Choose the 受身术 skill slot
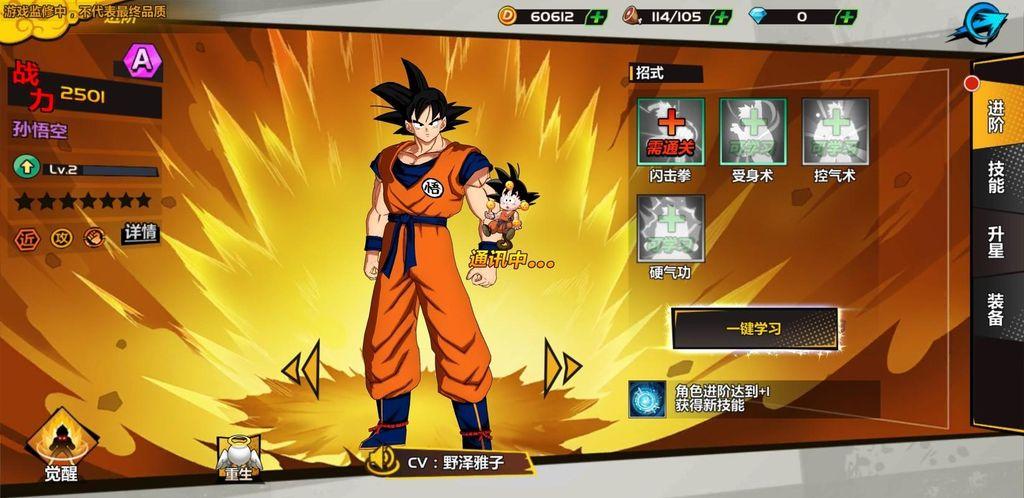 (x=753, y=131)
